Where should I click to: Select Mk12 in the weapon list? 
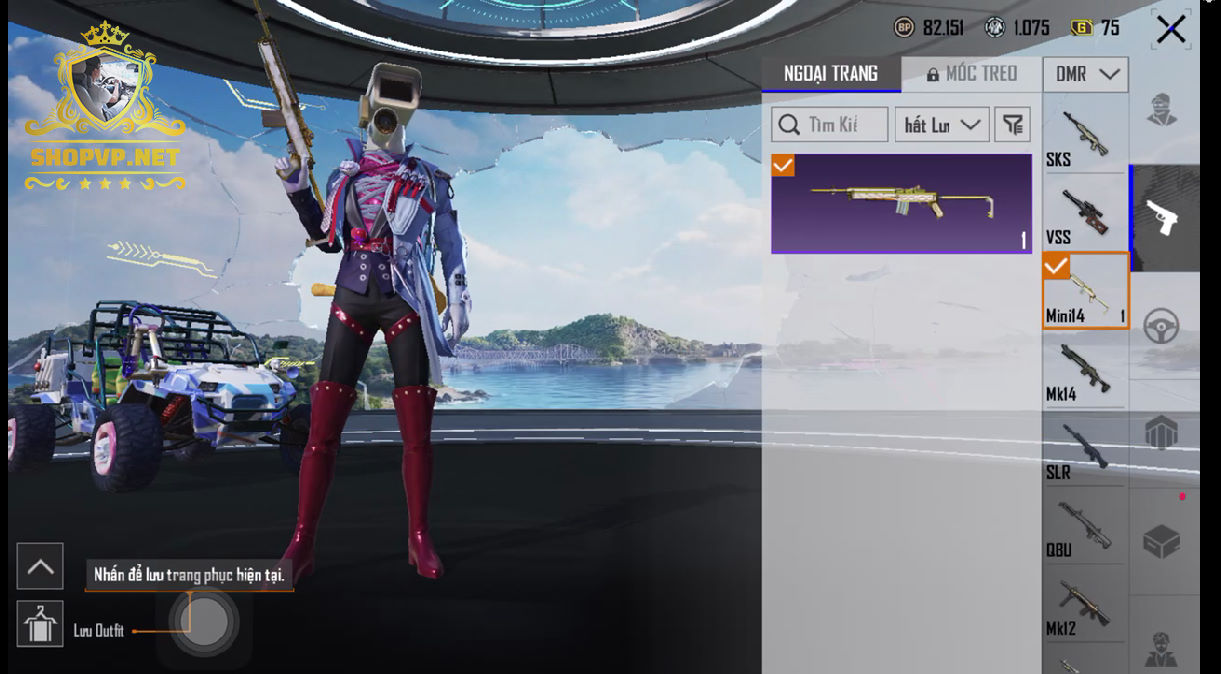[x=1085, y=604]
